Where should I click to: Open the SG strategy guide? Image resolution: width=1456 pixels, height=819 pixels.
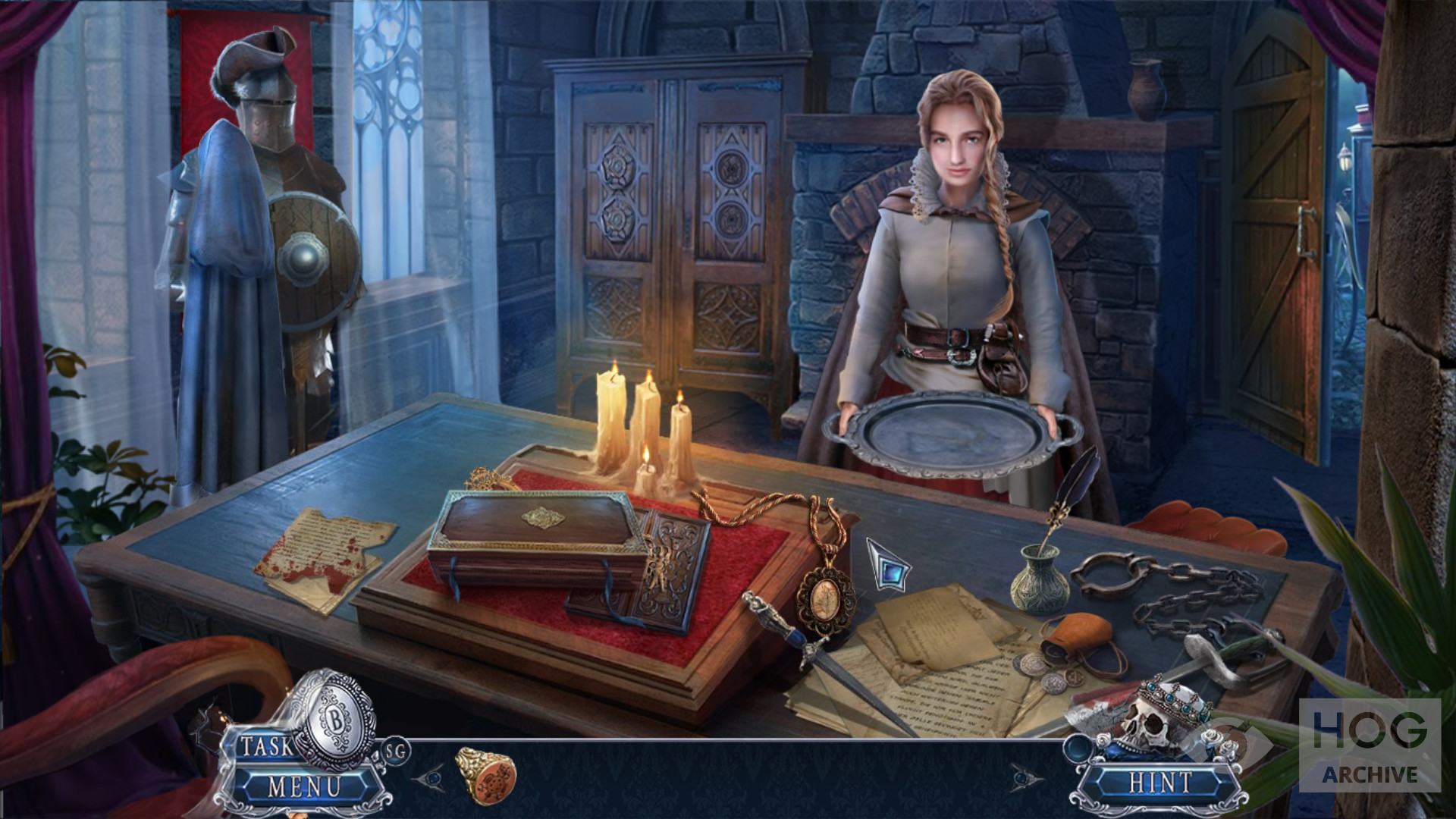click(396, 751)
